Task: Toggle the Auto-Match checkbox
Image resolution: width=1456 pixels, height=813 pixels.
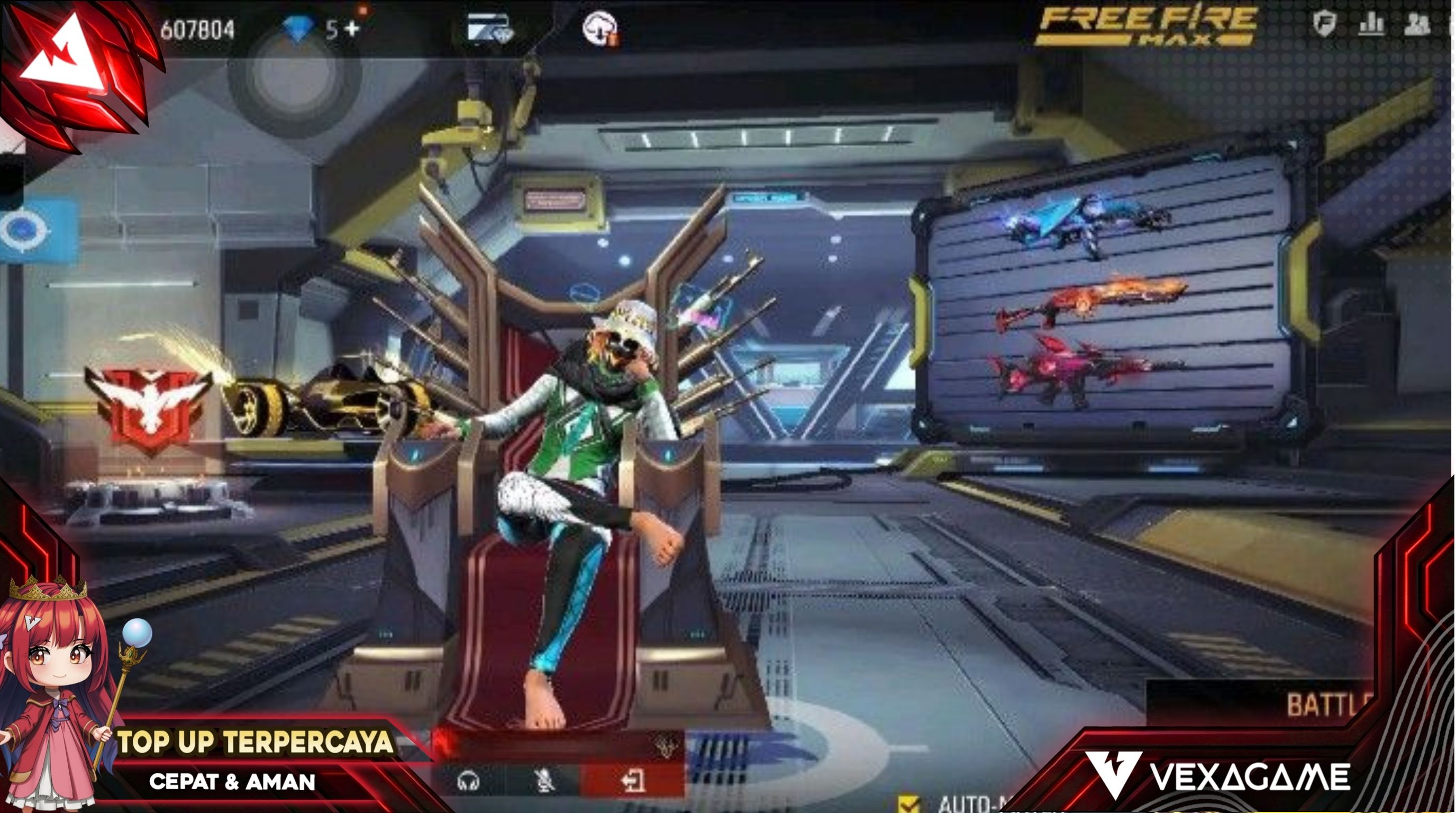Action: [909, 804]
